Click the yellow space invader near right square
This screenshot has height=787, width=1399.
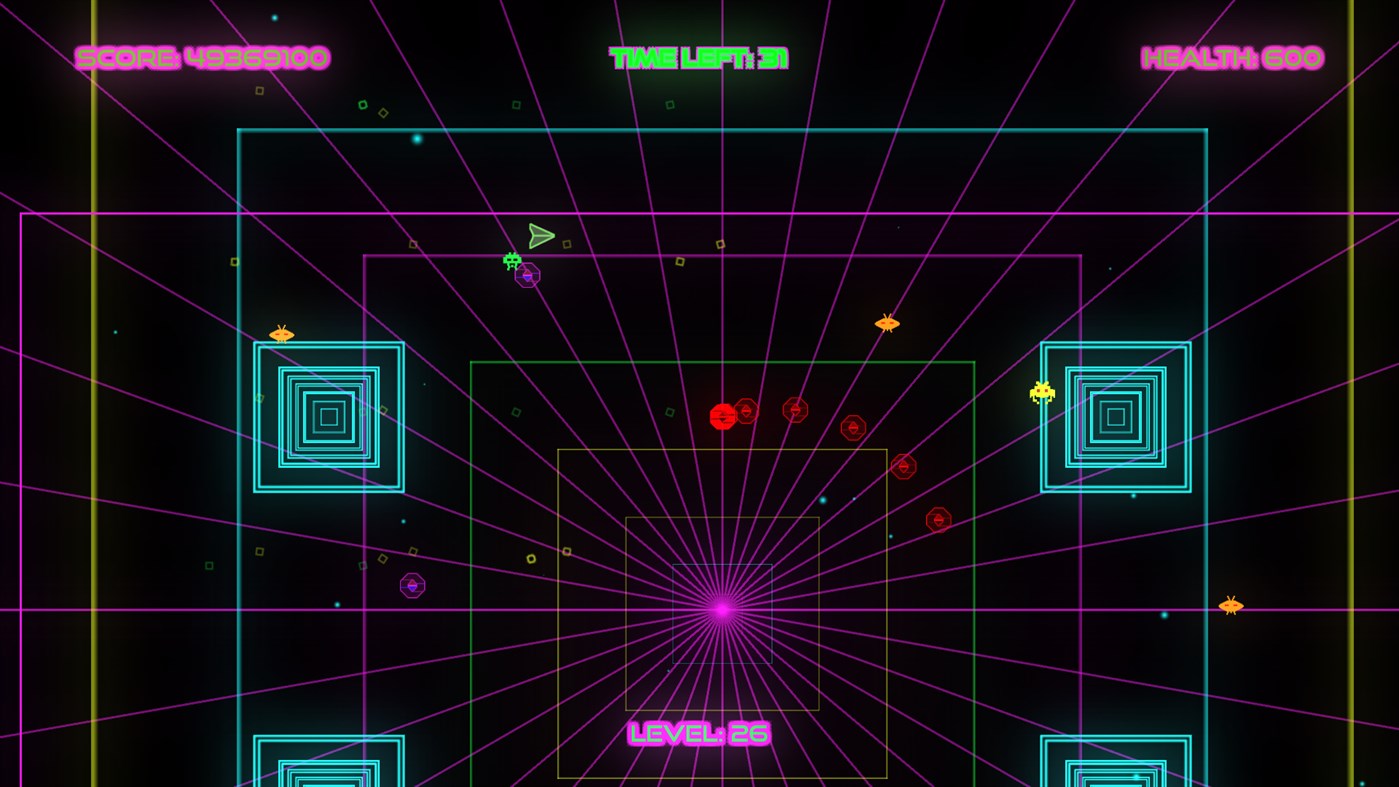1042,392
